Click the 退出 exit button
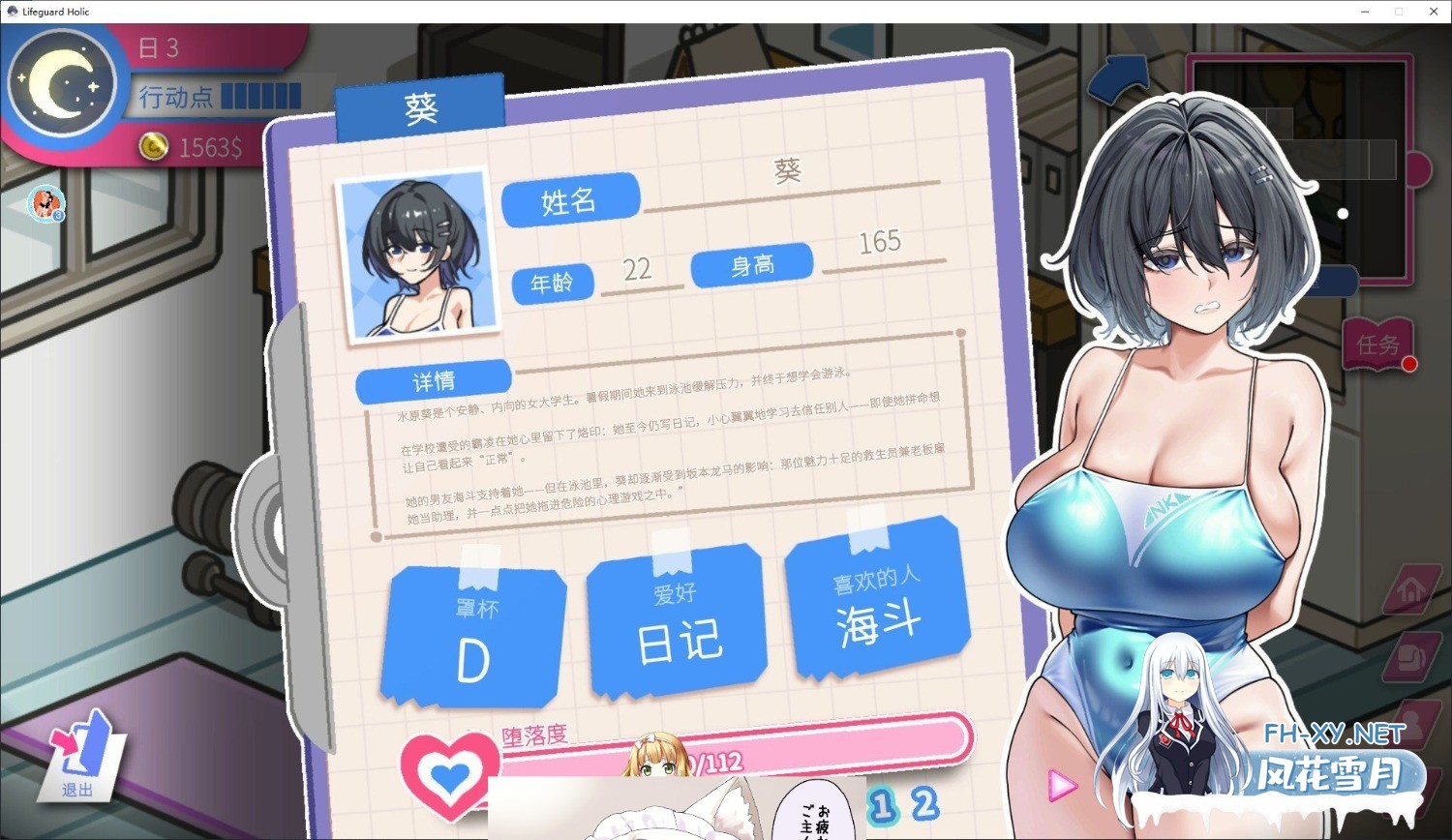The height and width of the screenshot is (840, 1452). coord(81,755)
